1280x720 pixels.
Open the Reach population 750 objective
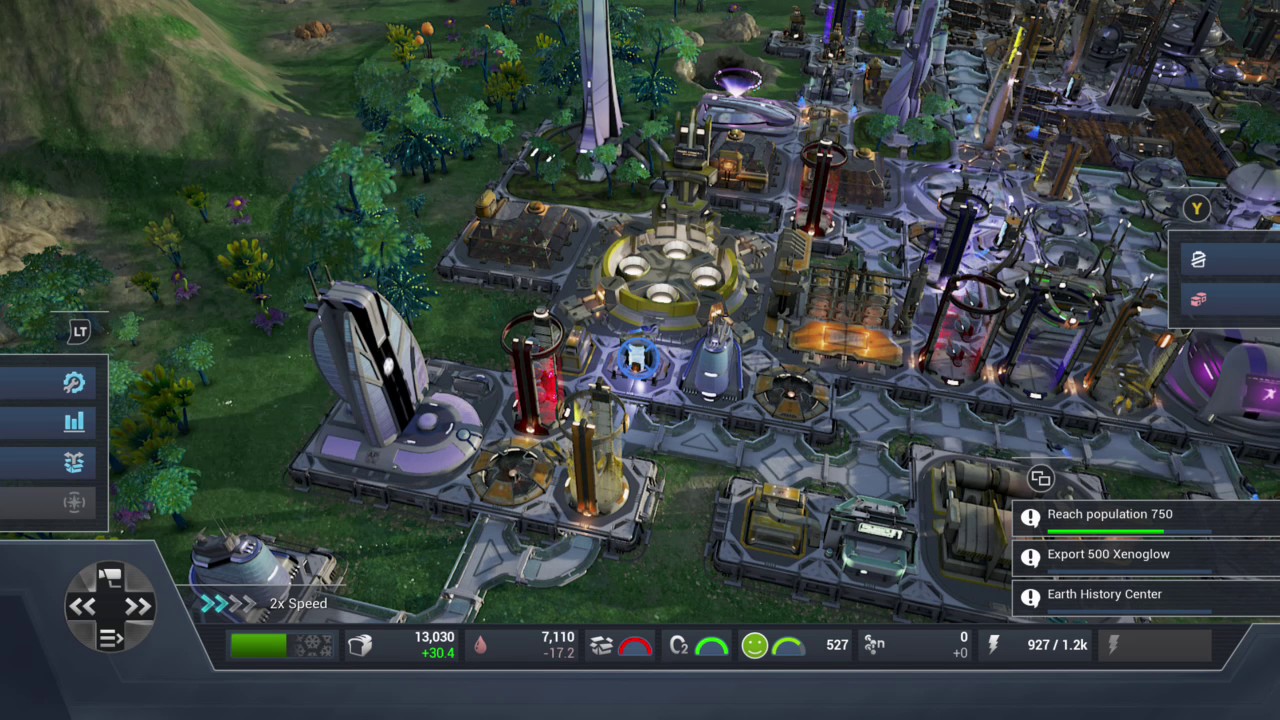point(1110,516)
